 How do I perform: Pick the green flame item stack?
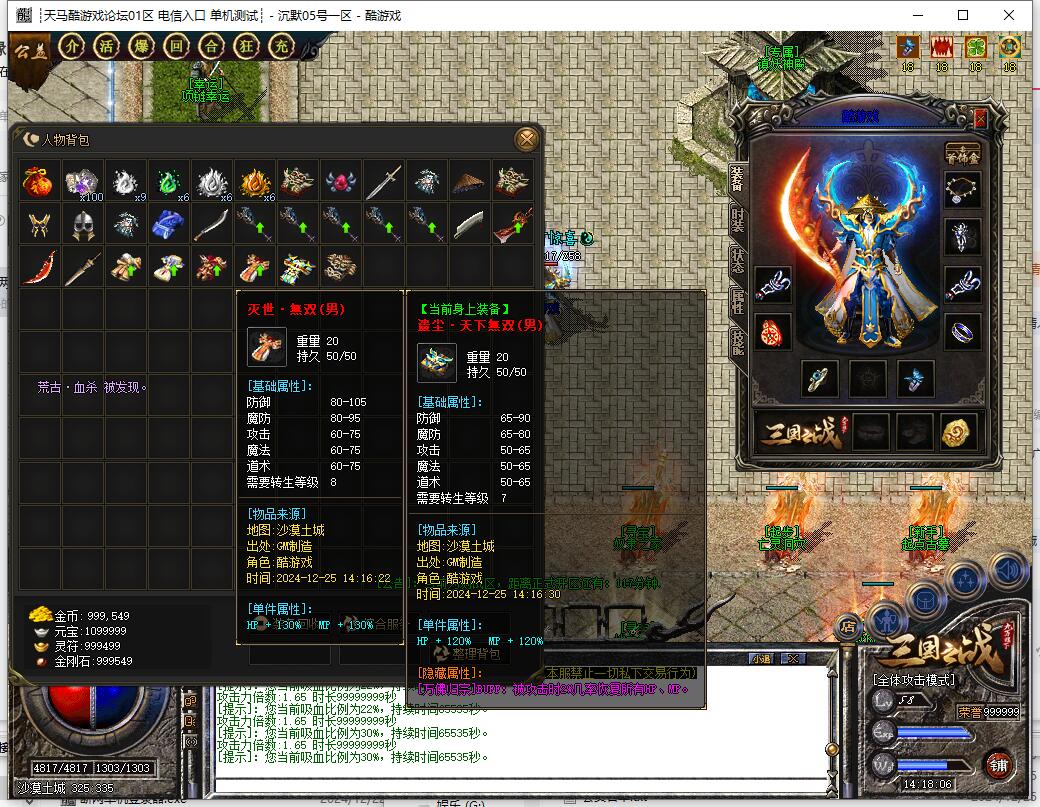pyautogui.click(x=170, y=182)
